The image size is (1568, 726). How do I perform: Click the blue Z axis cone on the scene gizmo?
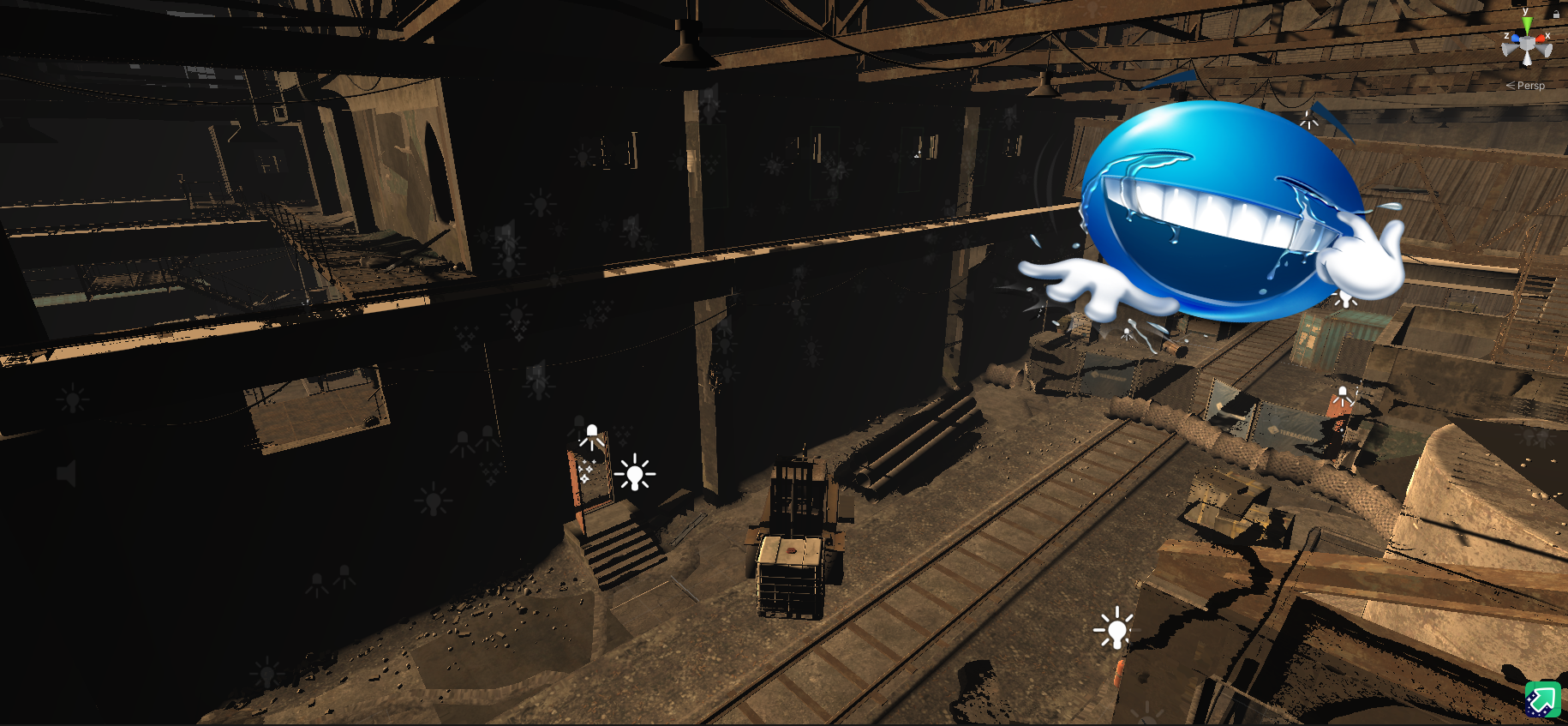click(x=1516, y=39)
